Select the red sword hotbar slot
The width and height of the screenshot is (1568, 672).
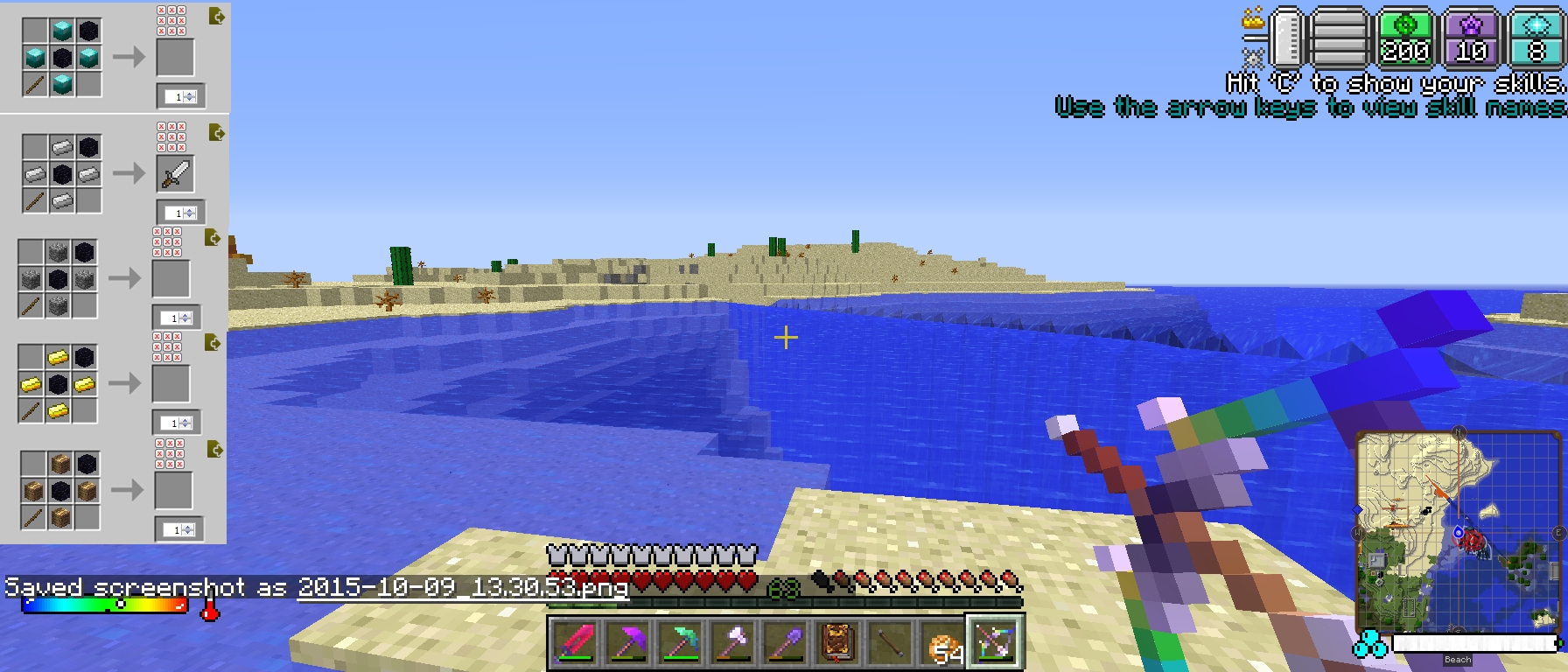coord(575,644)
